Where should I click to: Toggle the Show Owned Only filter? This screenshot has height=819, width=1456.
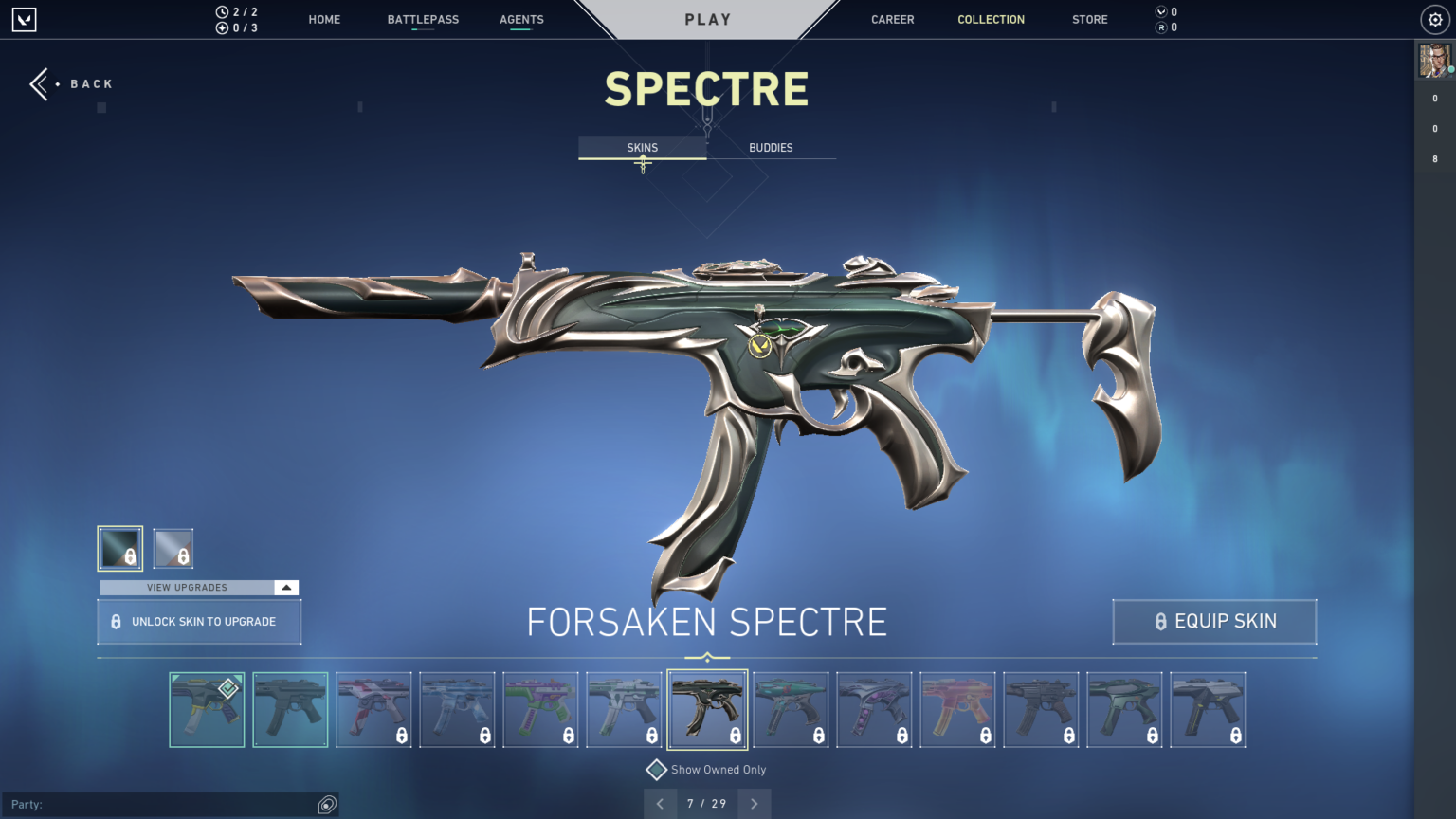[658, 769]
